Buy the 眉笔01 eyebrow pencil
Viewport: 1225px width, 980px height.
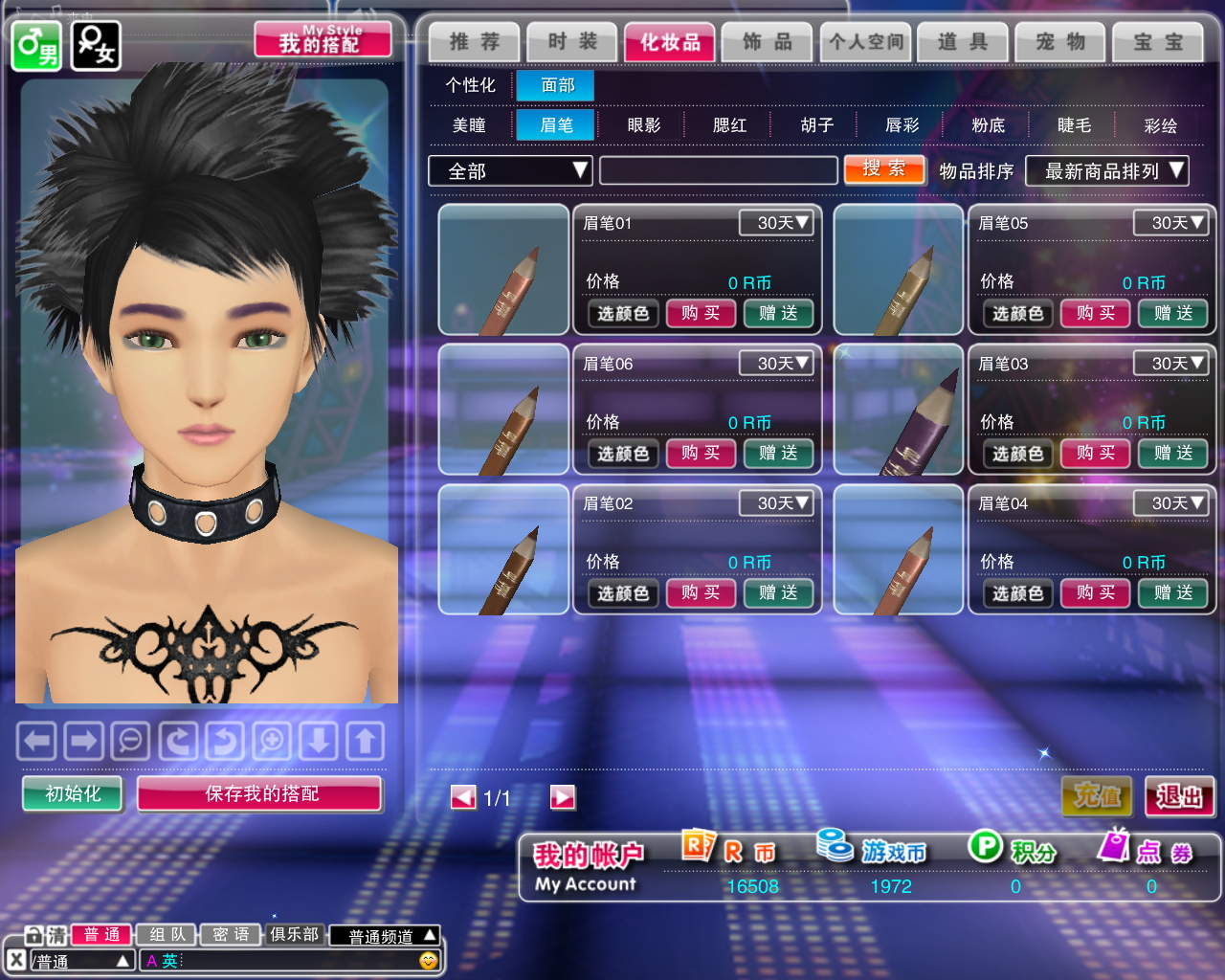pyautogui.click(x=701, y=313)
